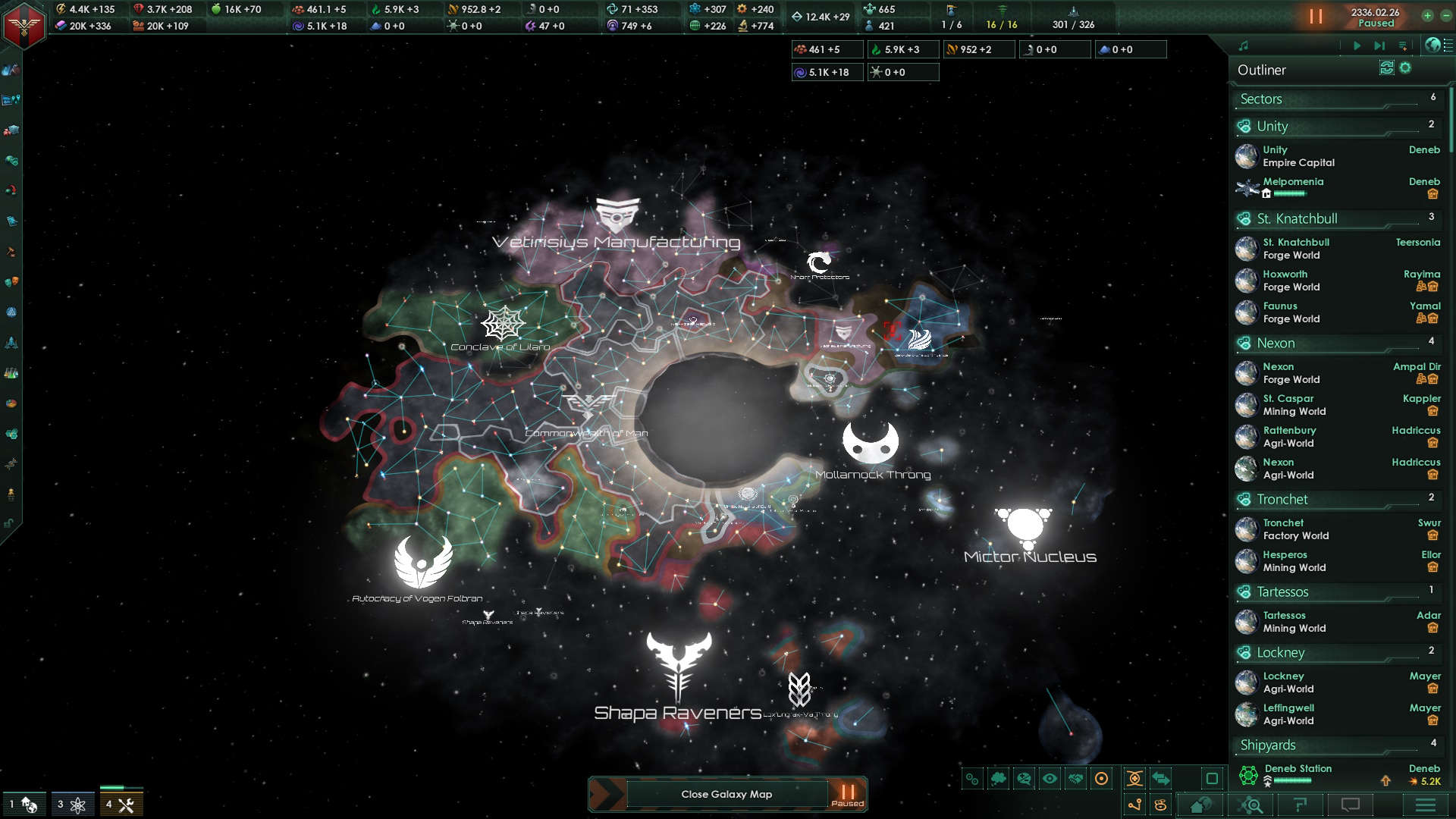
Task: Toggle the opinion map mode handshake icon
Action: pos(1075,779)
